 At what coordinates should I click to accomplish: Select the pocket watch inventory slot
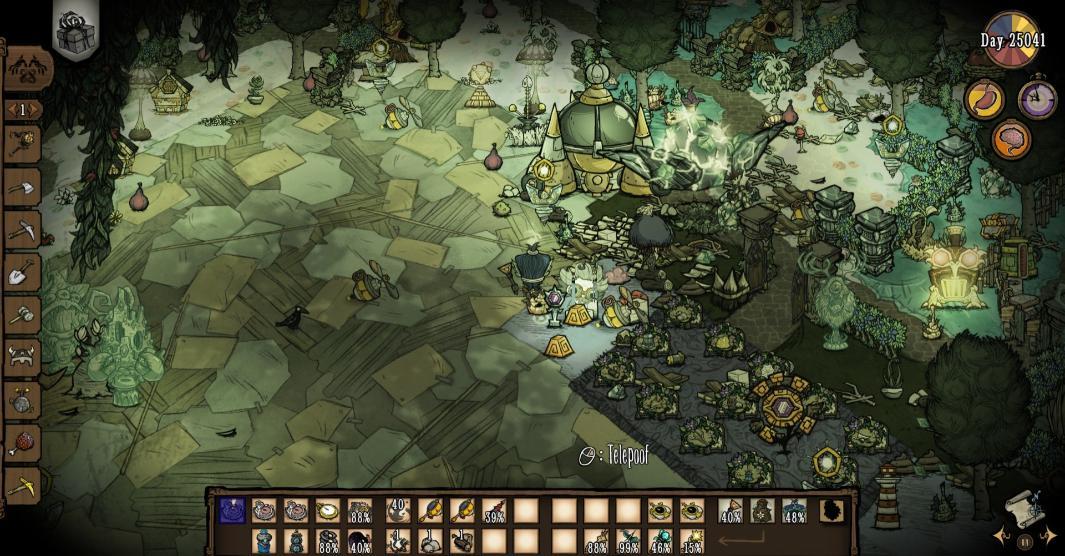328,512
